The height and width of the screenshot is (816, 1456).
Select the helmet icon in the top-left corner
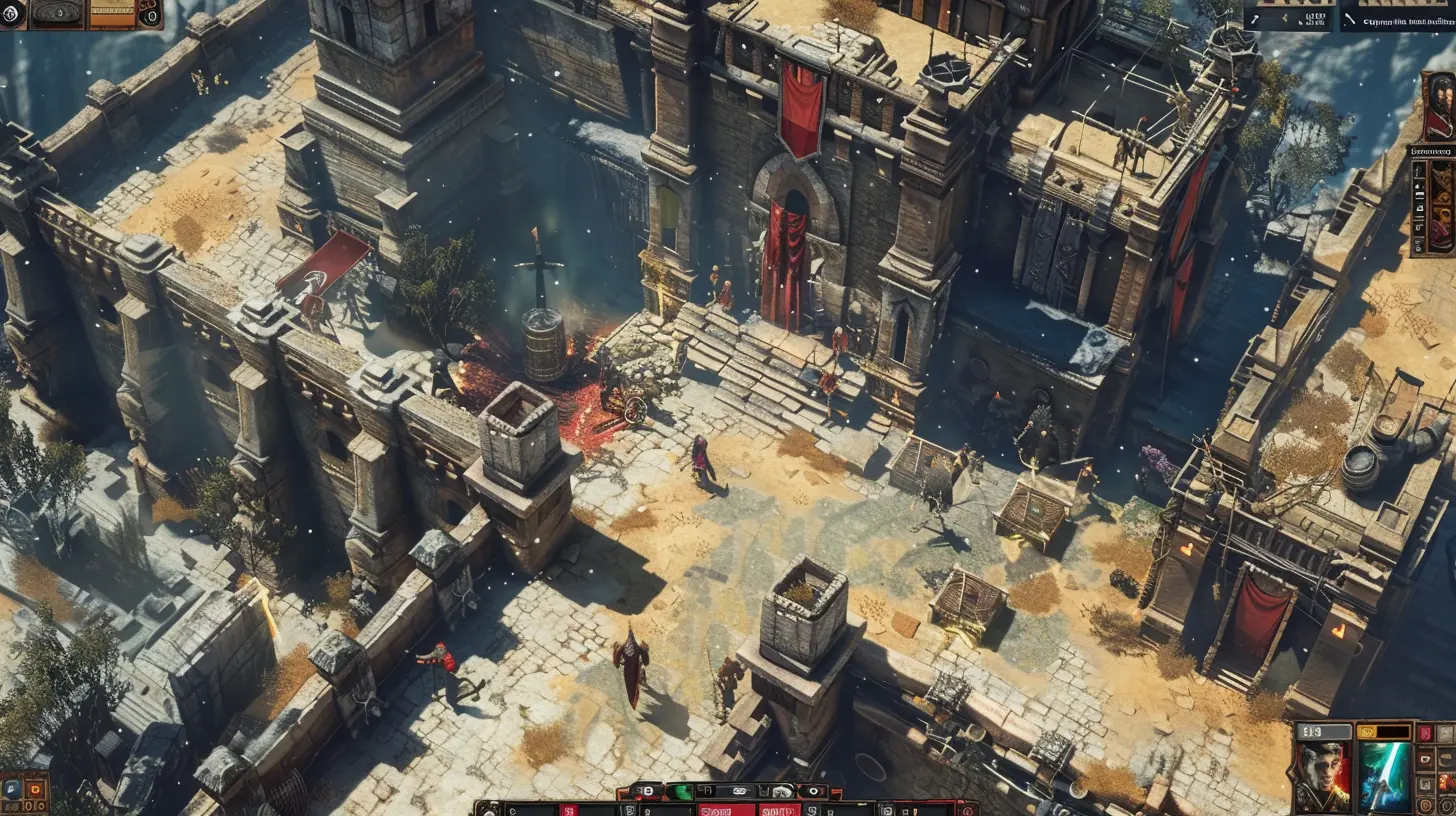pyautogui.click(x=12, y=13)
